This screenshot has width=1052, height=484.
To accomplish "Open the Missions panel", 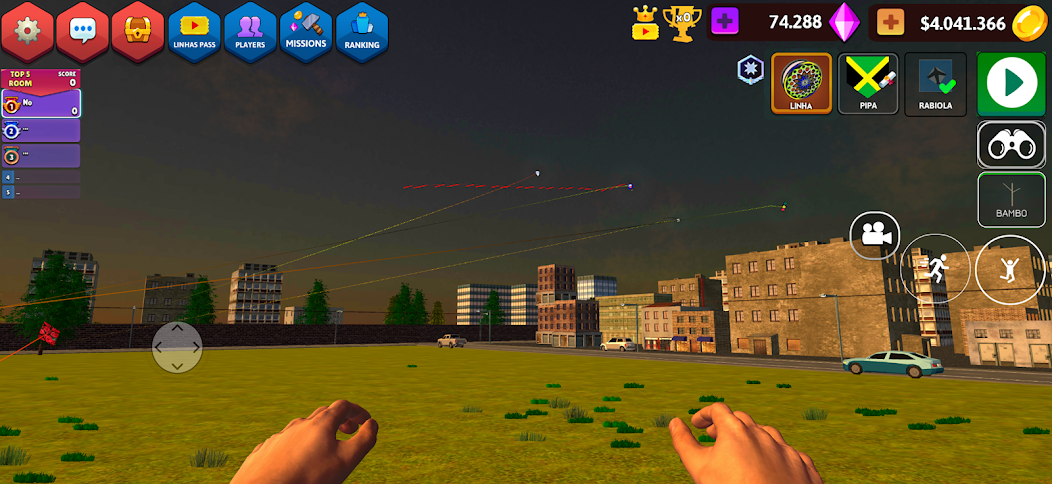I will click(x=306, y=30).
